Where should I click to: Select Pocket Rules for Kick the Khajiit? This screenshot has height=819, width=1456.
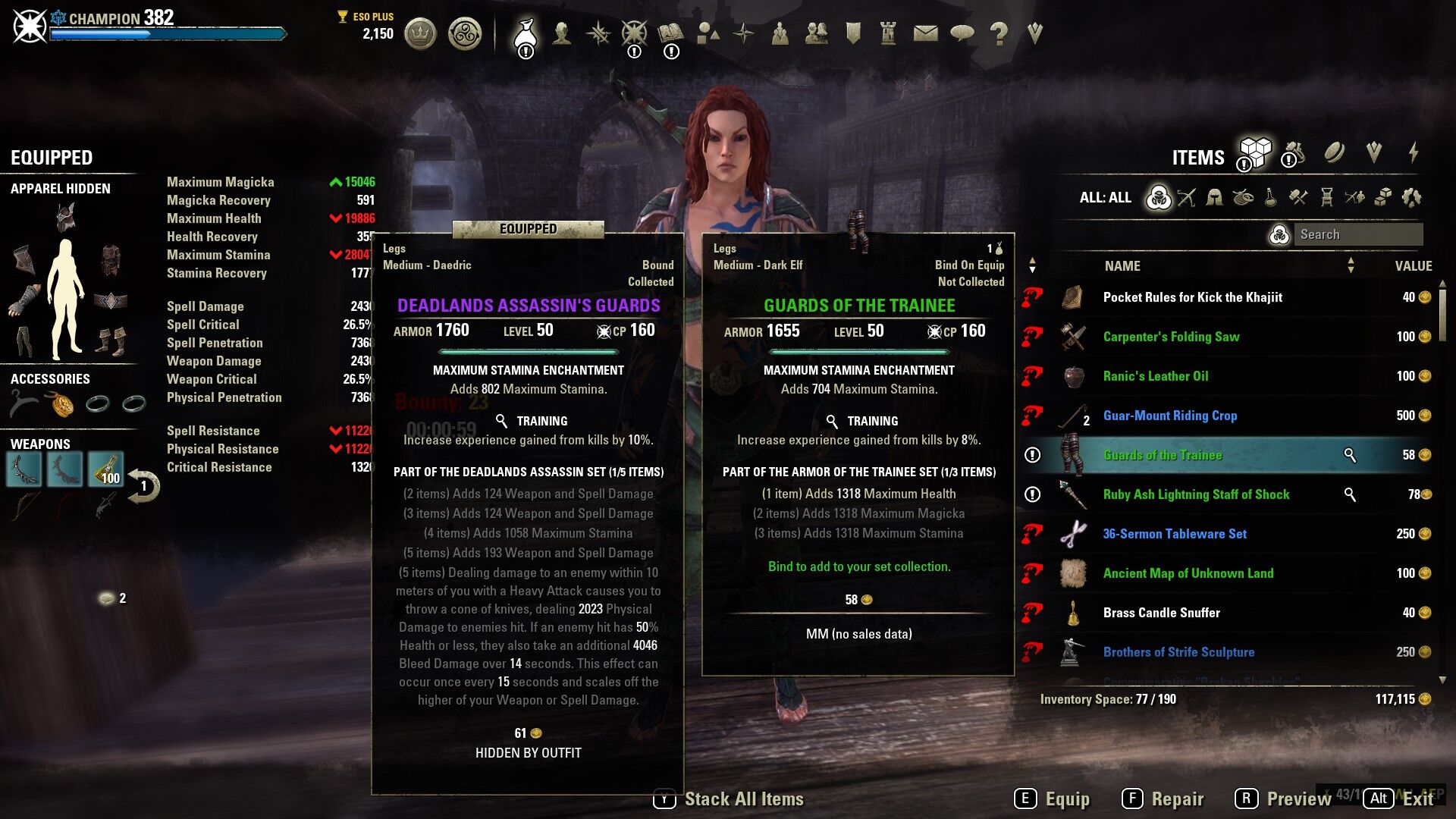(x=1192, y=297)
